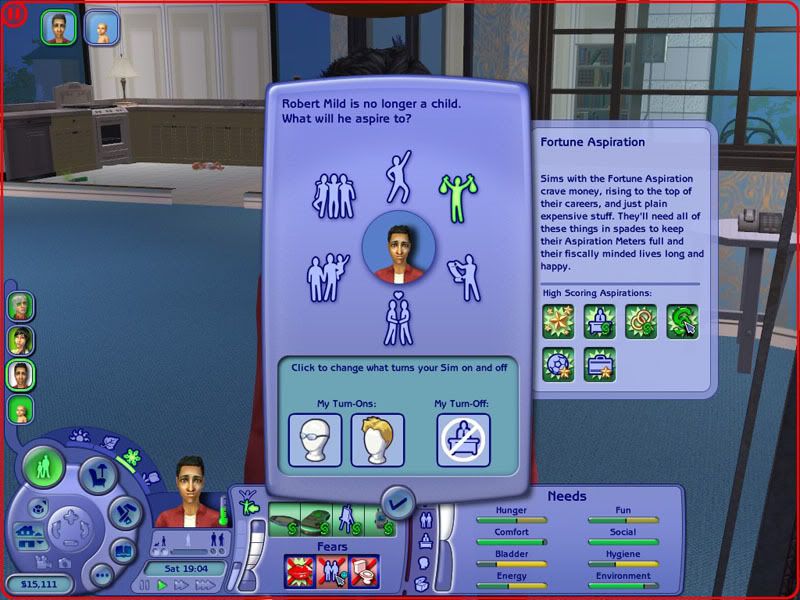The height and width of the screenshot is (600, 800).
Task: Open the options menu with three dots
Action: tap(100, 574)
